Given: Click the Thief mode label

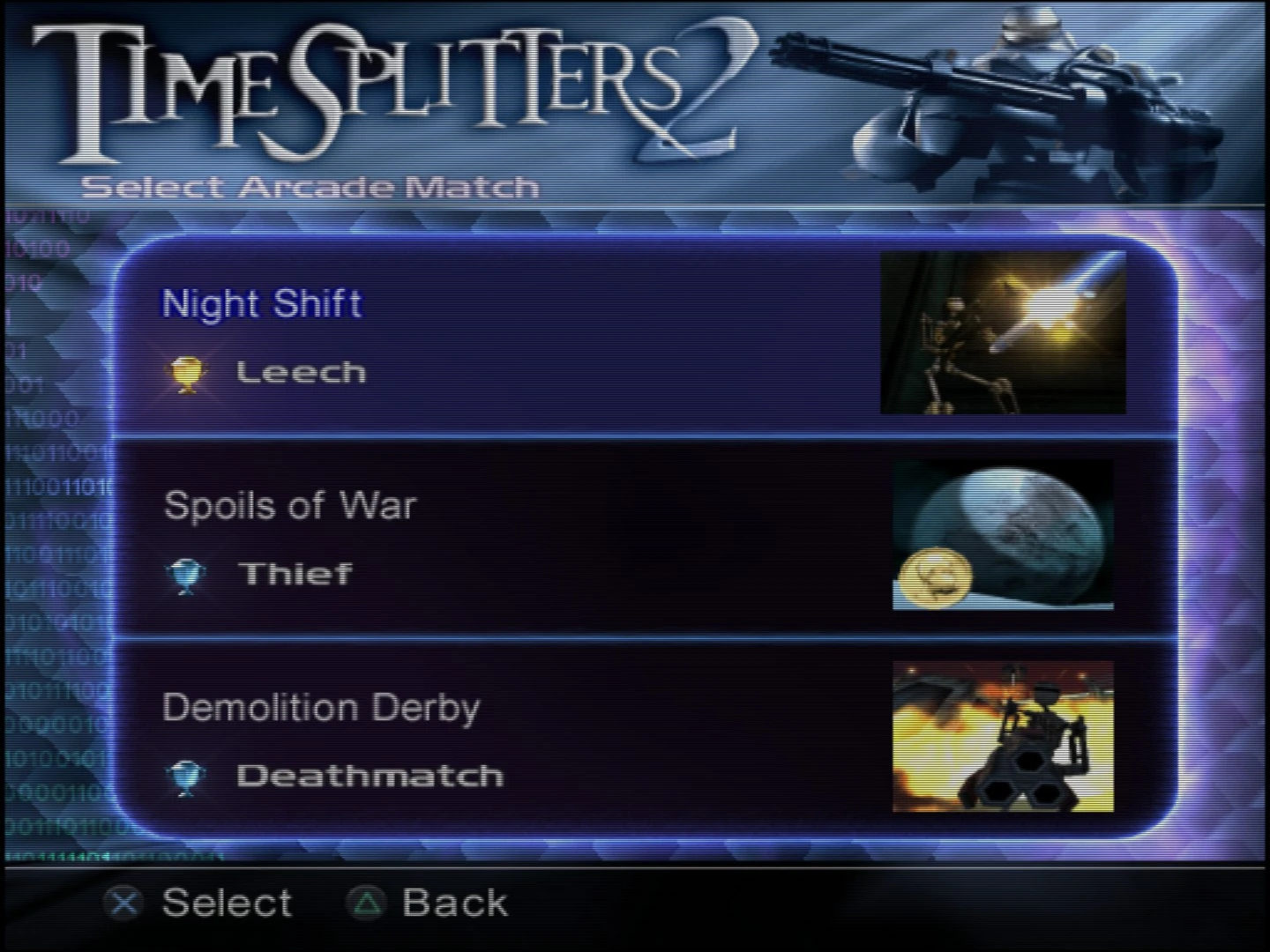Looking at the screenshot, I should click(295, 573).
